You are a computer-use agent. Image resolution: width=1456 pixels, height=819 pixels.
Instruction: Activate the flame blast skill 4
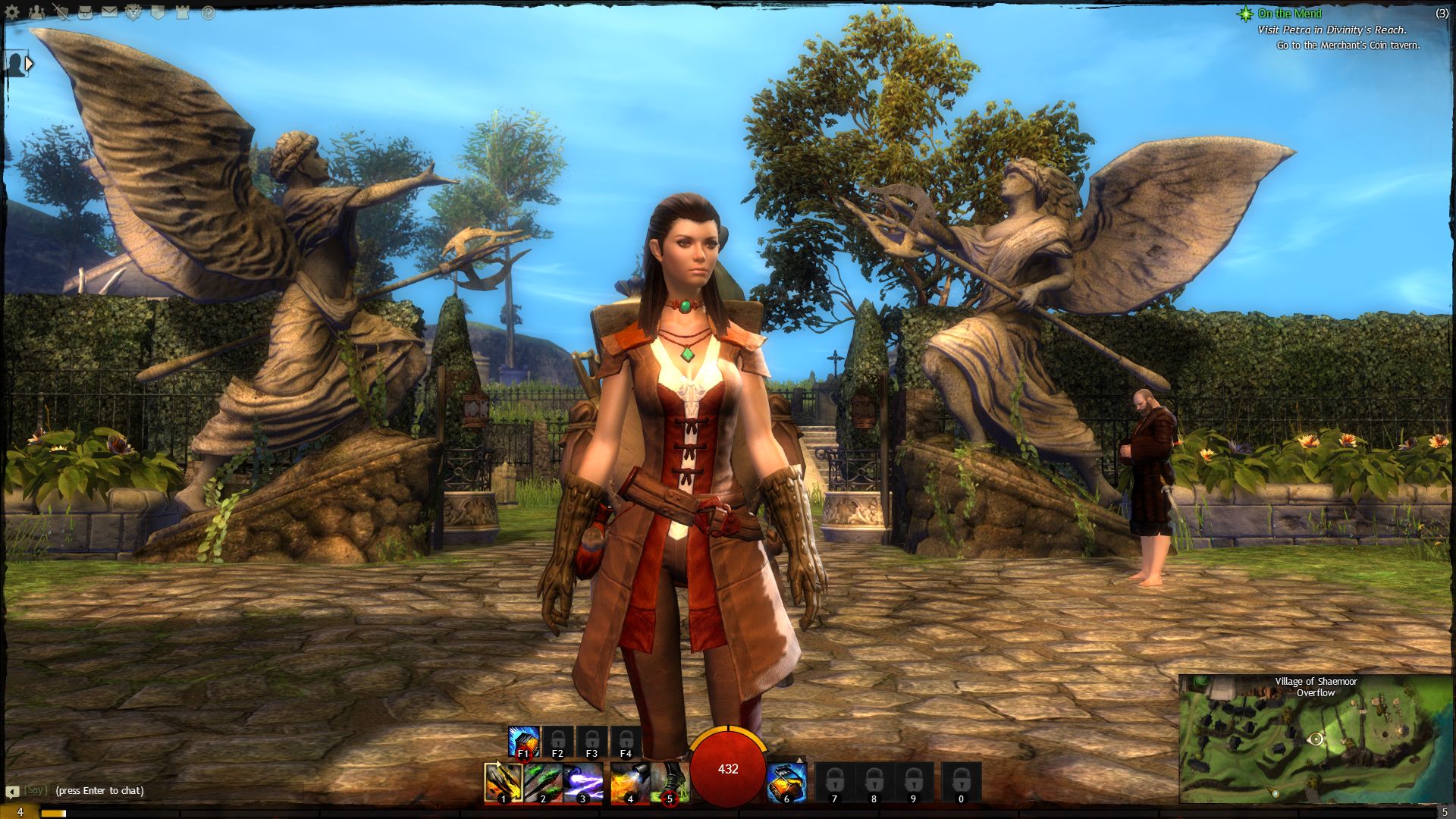pyautogui.click(x=629, y=782)
